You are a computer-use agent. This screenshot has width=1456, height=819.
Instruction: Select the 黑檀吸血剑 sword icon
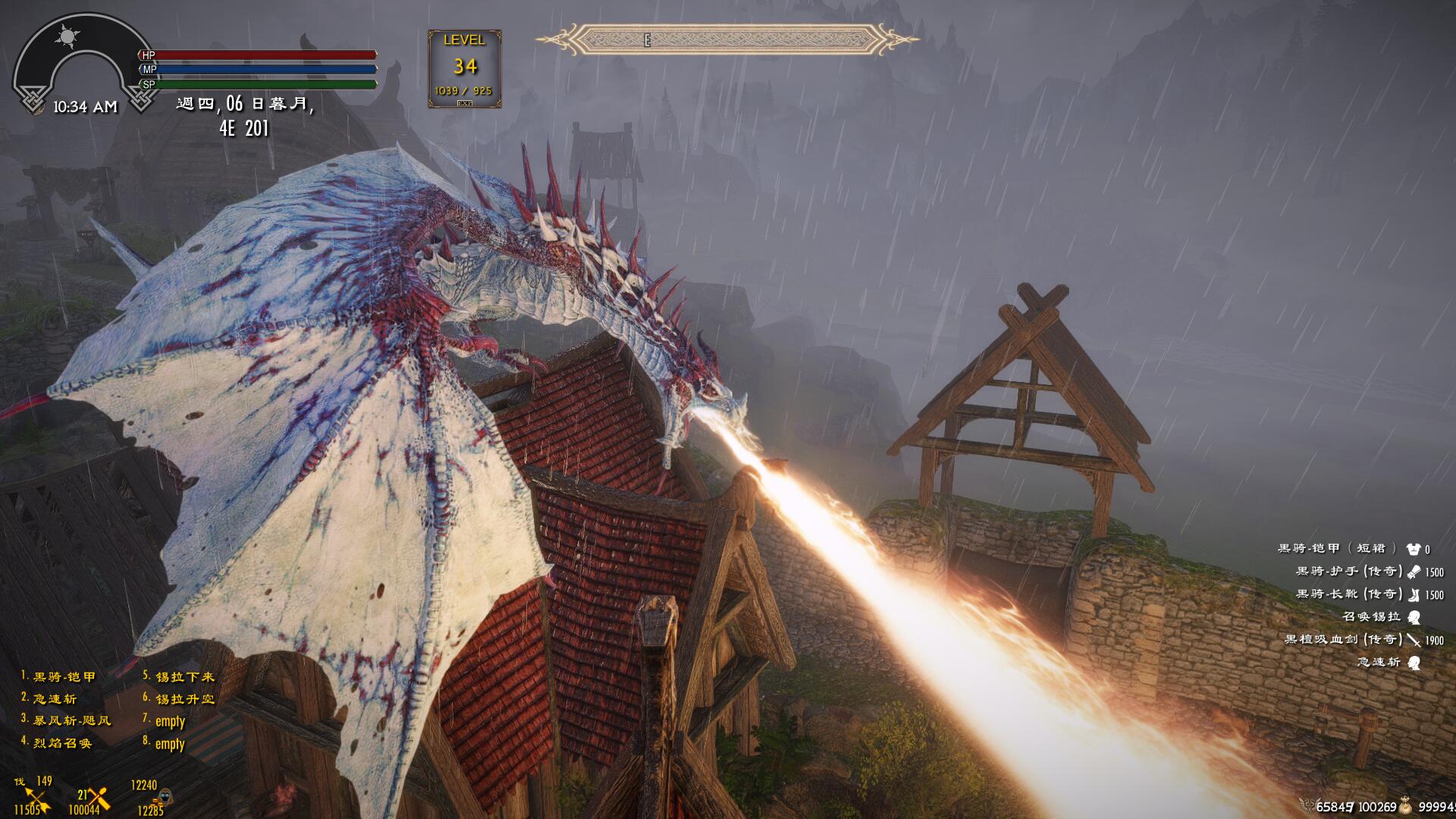point(1414,640)
